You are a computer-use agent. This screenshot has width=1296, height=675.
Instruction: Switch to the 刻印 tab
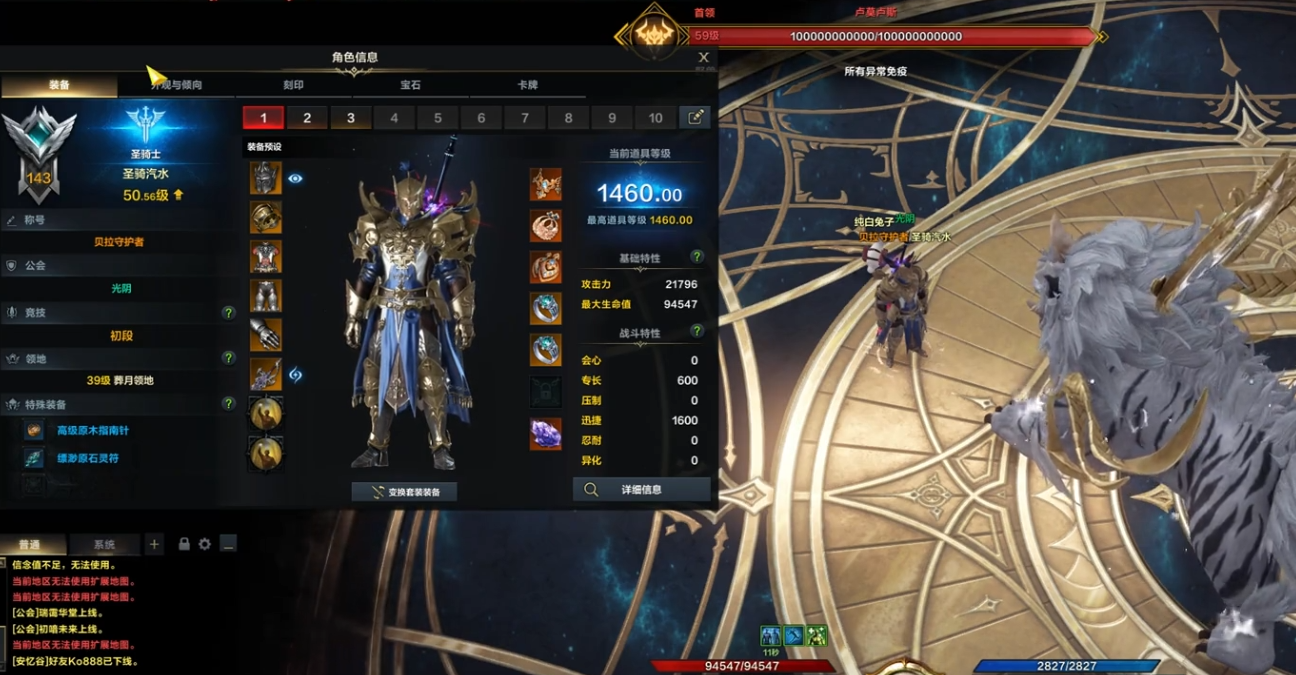point(293,85)
